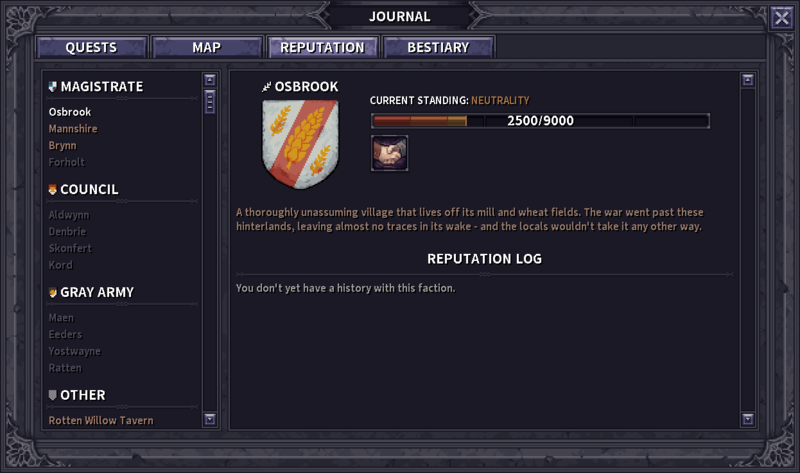
Task: Click the faction list scroll-down arrow
Action: point(210,419)
